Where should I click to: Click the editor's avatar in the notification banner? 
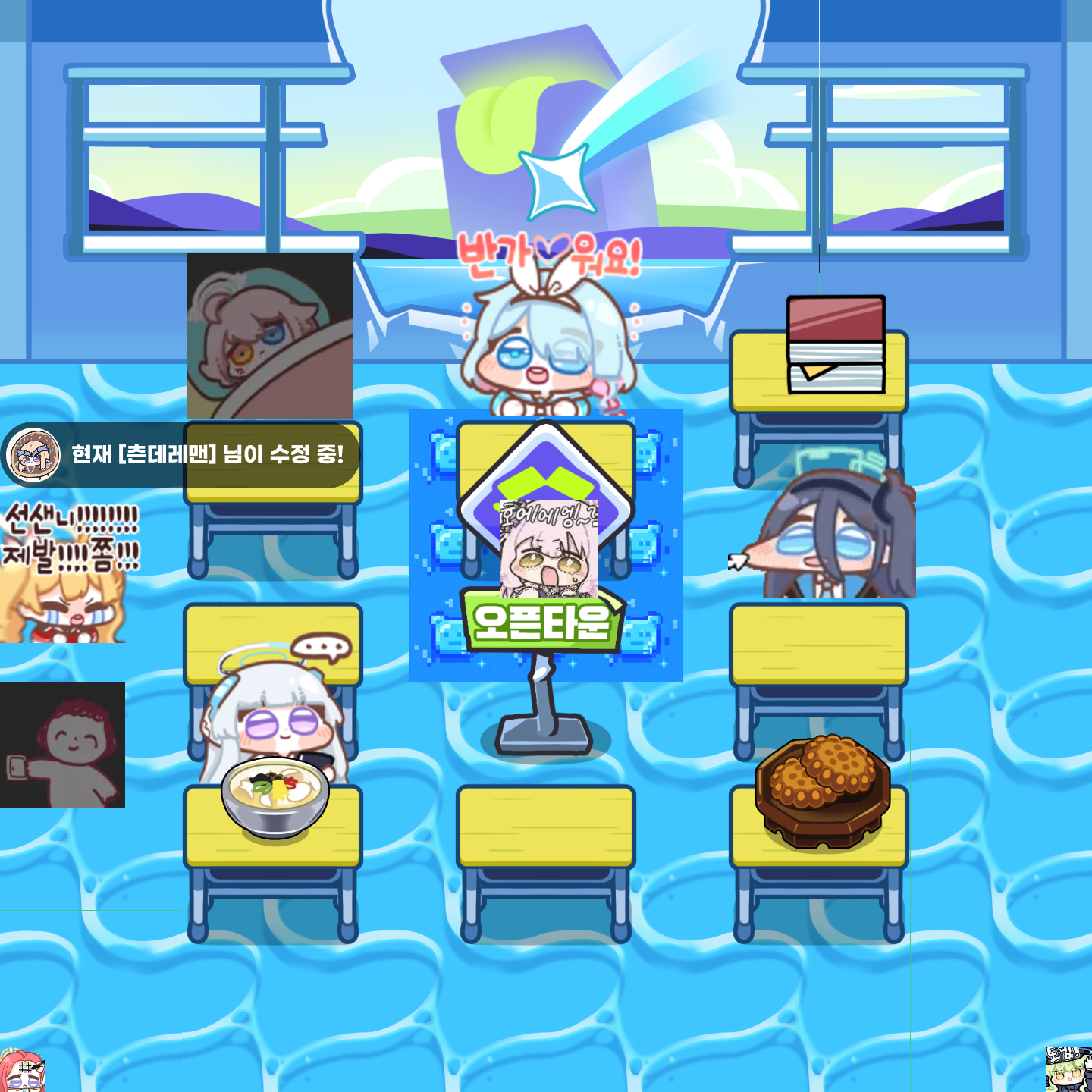click(33, 454)
